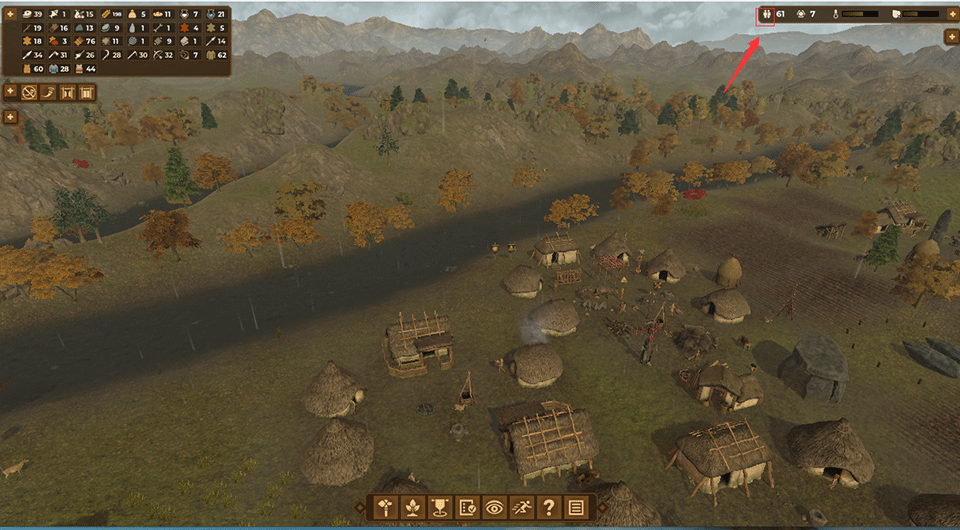960x530 pixels.
Task: Click the population icon in the top bar
Action: [766, 15]
